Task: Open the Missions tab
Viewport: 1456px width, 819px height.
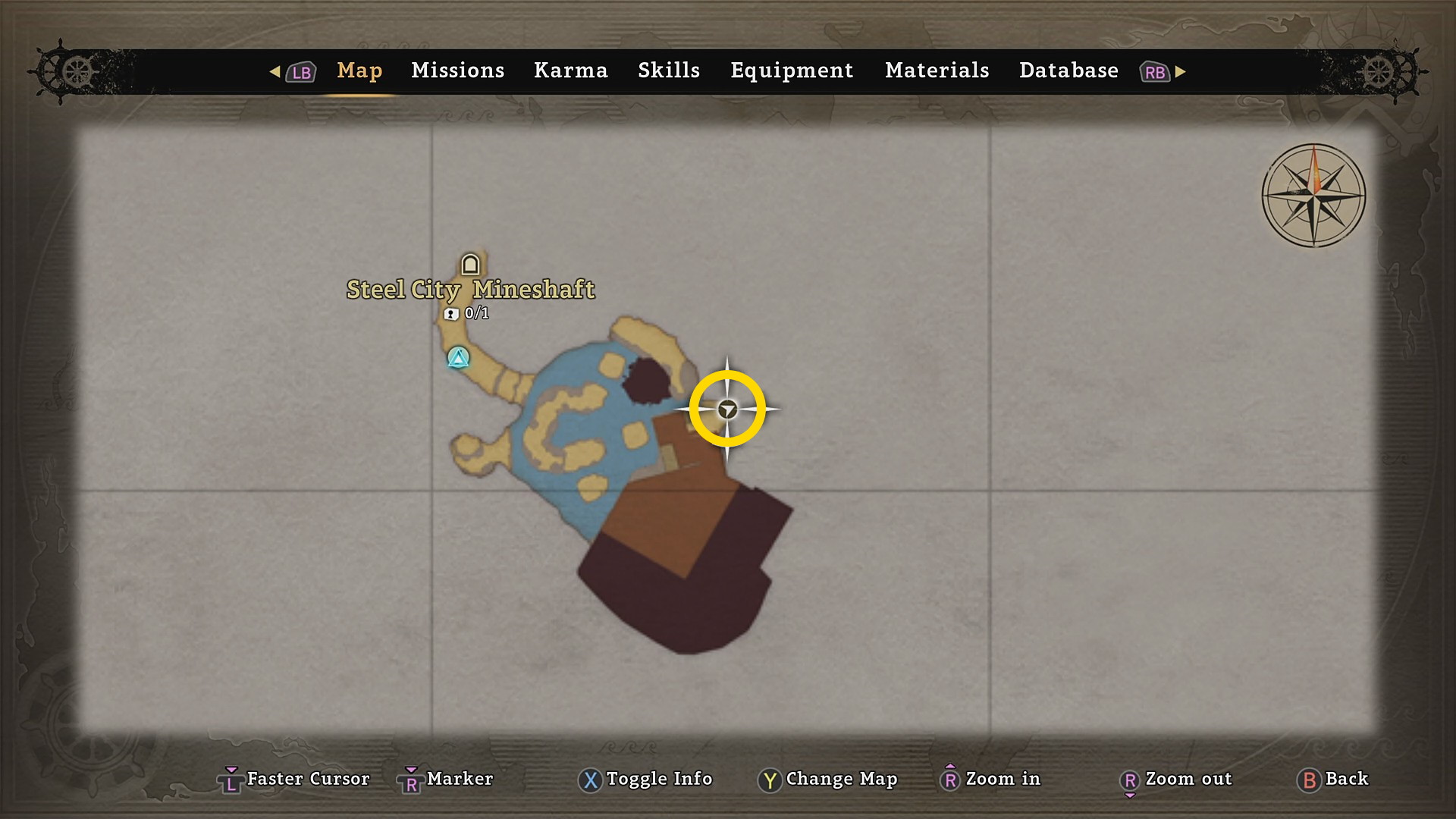Action: click(457, 71)
